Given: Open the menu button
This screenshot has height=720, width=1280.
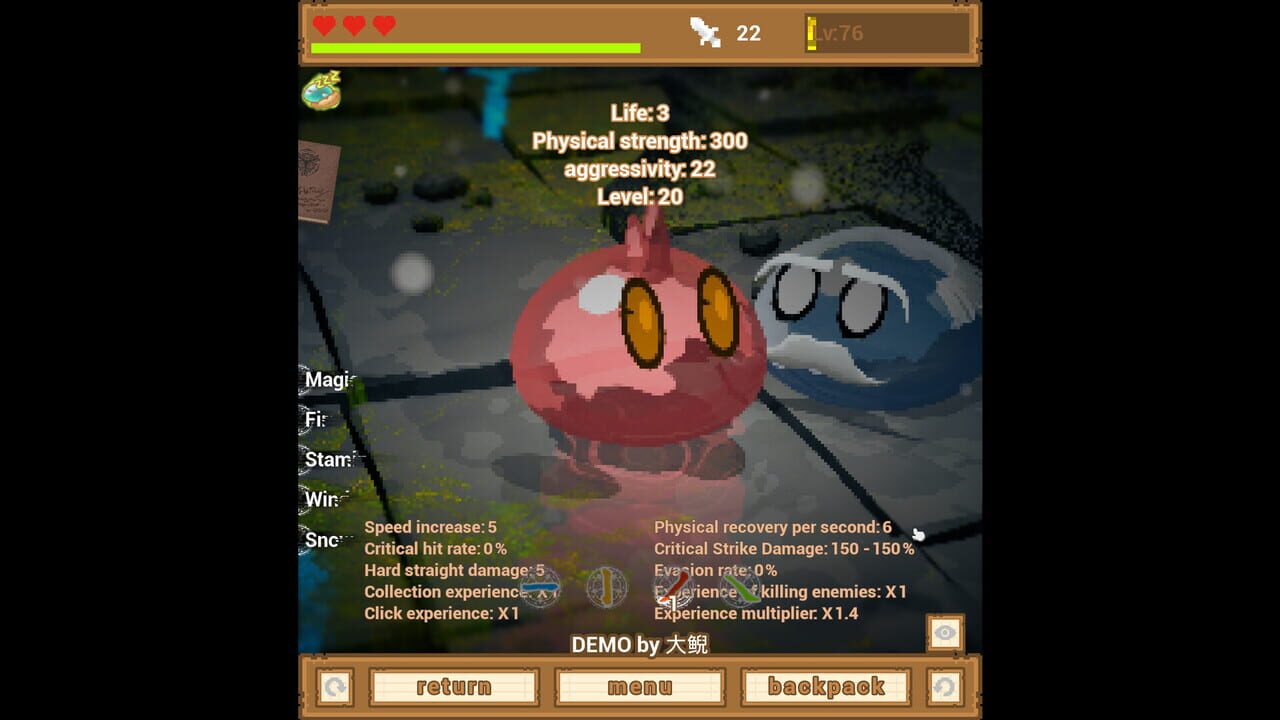Looking at the screenshot, I should coord(639,686).
